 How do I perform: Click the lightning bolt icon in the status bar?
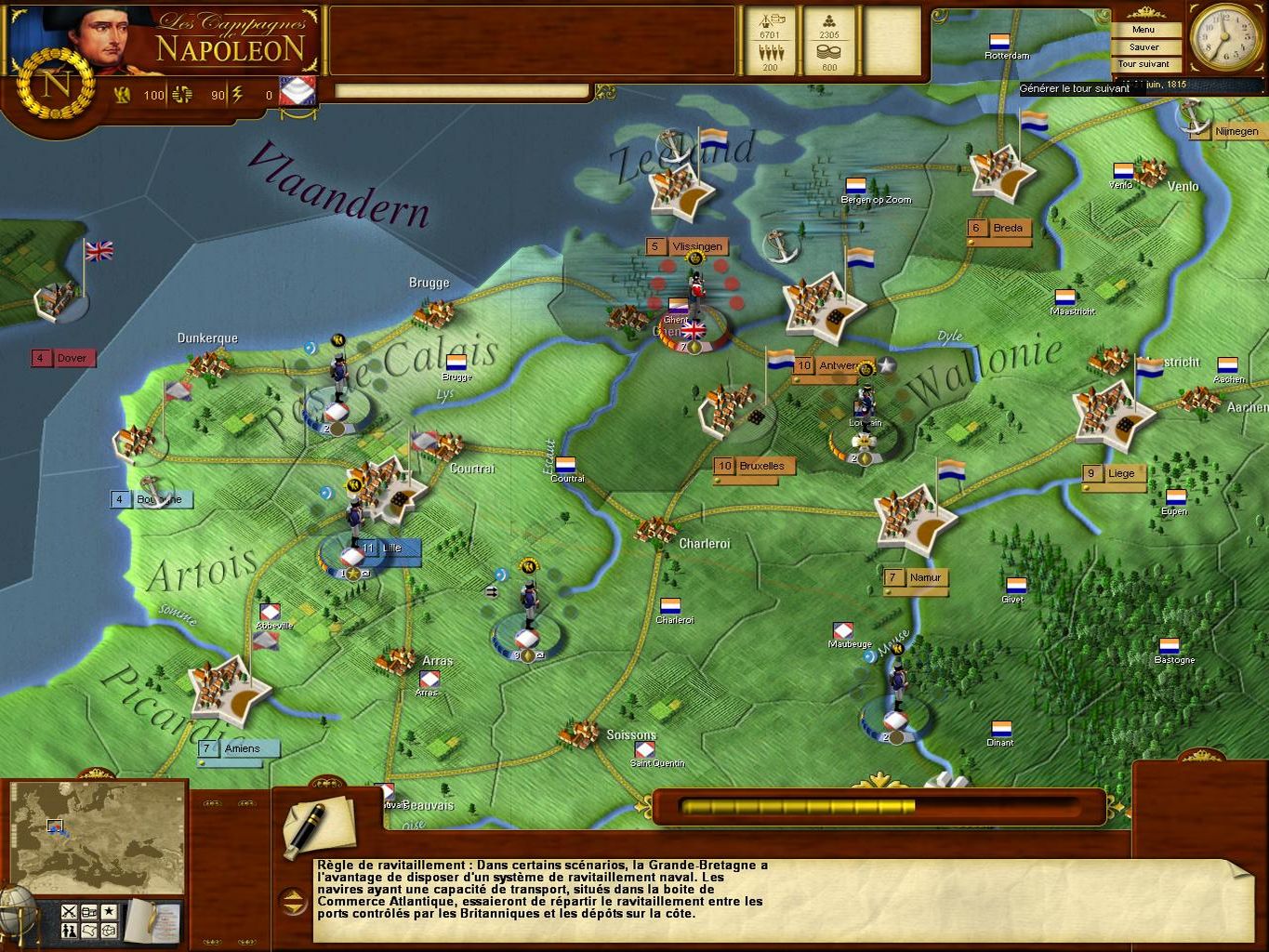pos(235,94)
